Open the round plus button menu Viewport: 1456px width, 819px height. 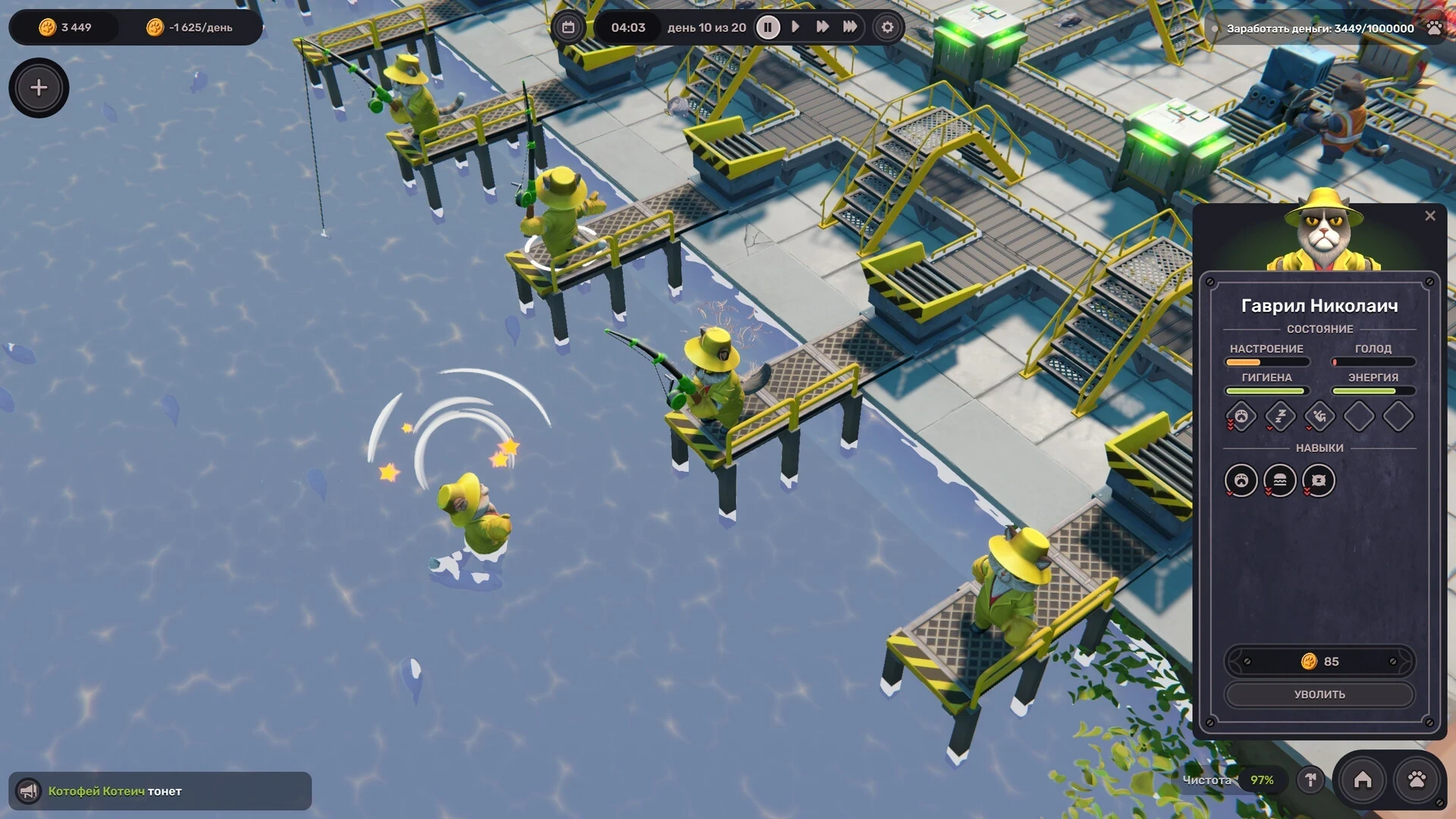coord(39,88)
